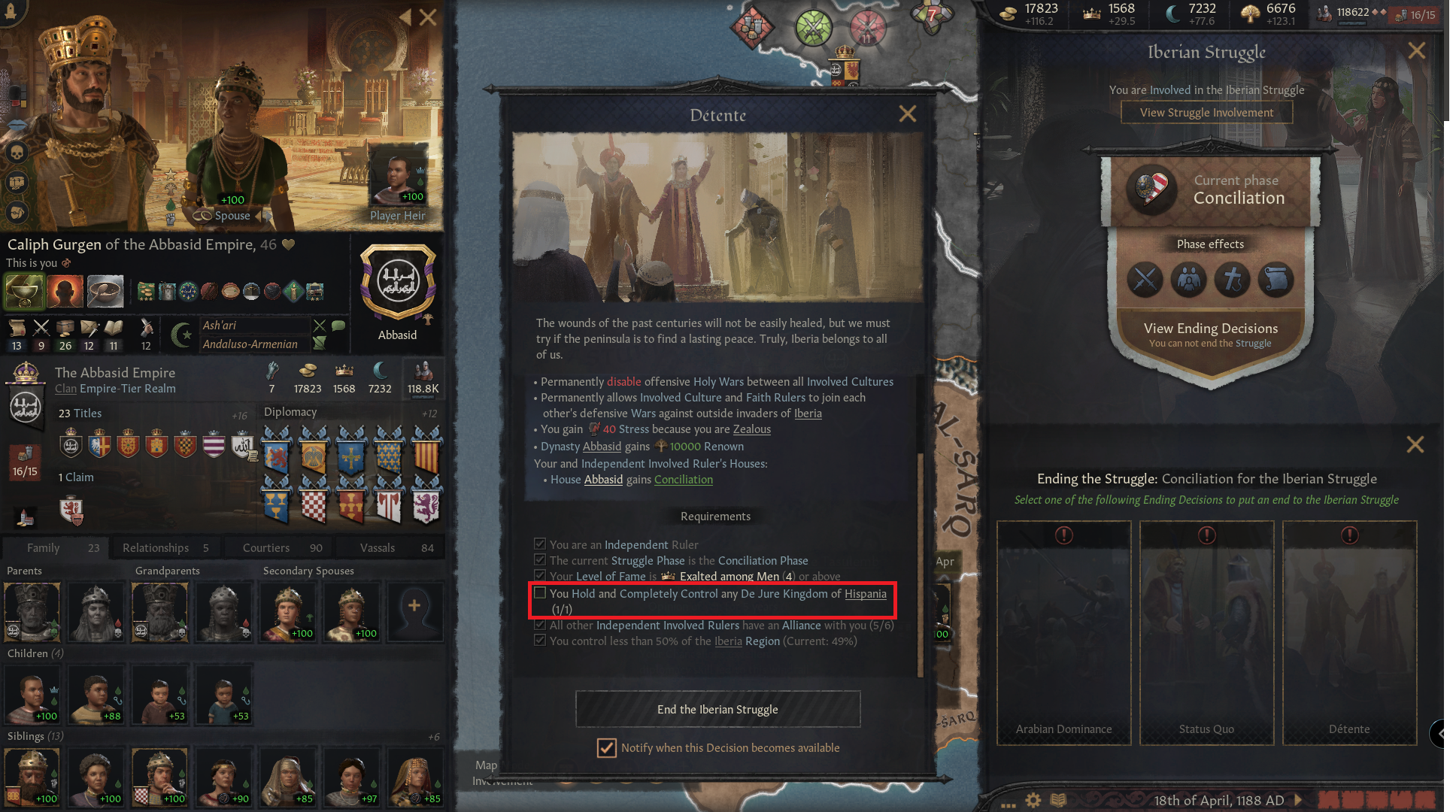Toggle Notify when this Decision becomes available
This screenshot has height=812, width=1456.
click(606, 748)
